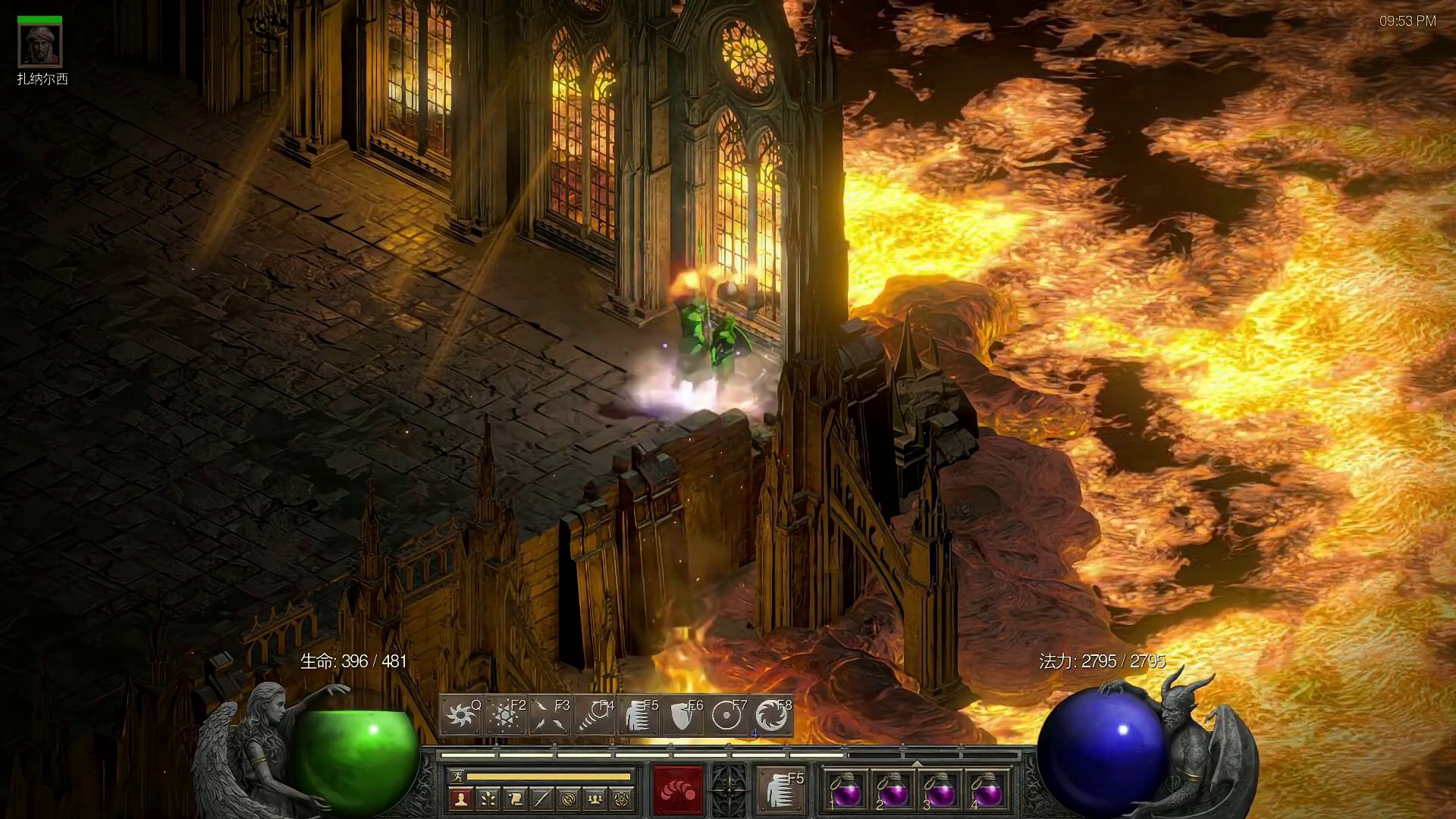Open the quest log scroll button
The image size is (1456, 819).
tap(515, 799)
